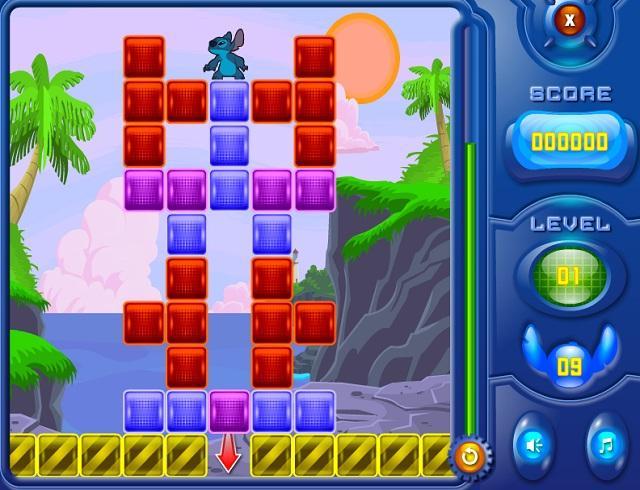The height and width of the screenshot is (490, 640).
Task: Close the game with the X button
Action: click(x=569, y=20)
